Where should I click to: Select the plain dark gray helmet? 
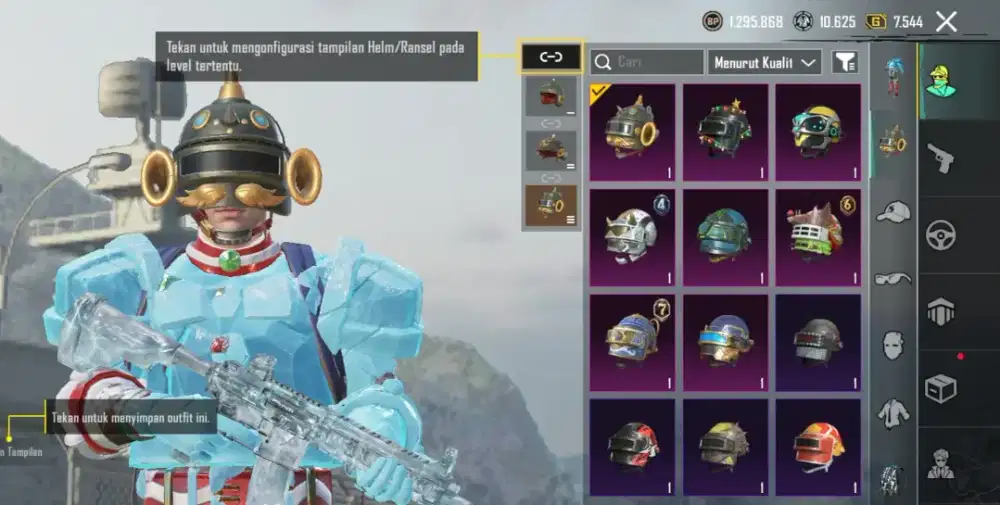tap(818, 342)
